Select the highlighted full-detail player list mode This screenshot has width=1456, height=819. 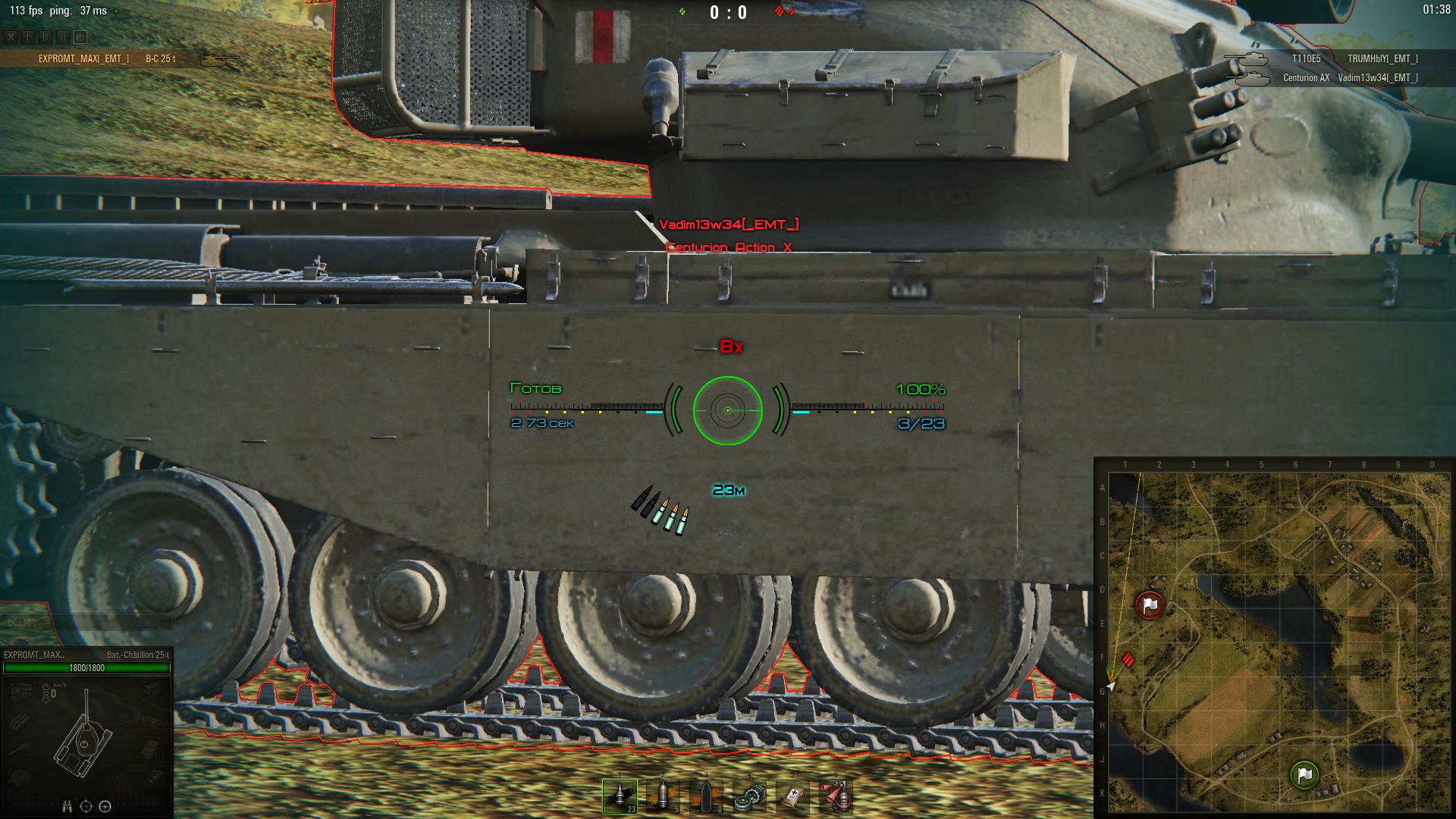point(80,36)
